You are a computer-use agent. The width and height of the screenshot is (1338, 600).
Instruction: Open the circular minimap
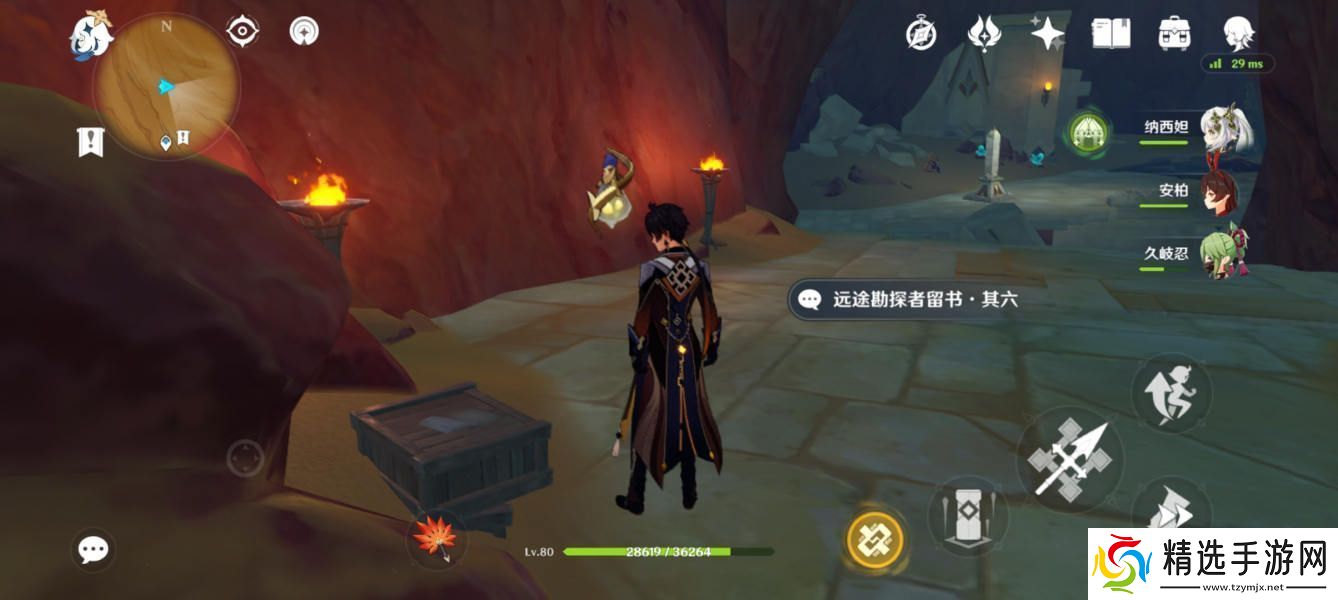coord(166,87)
